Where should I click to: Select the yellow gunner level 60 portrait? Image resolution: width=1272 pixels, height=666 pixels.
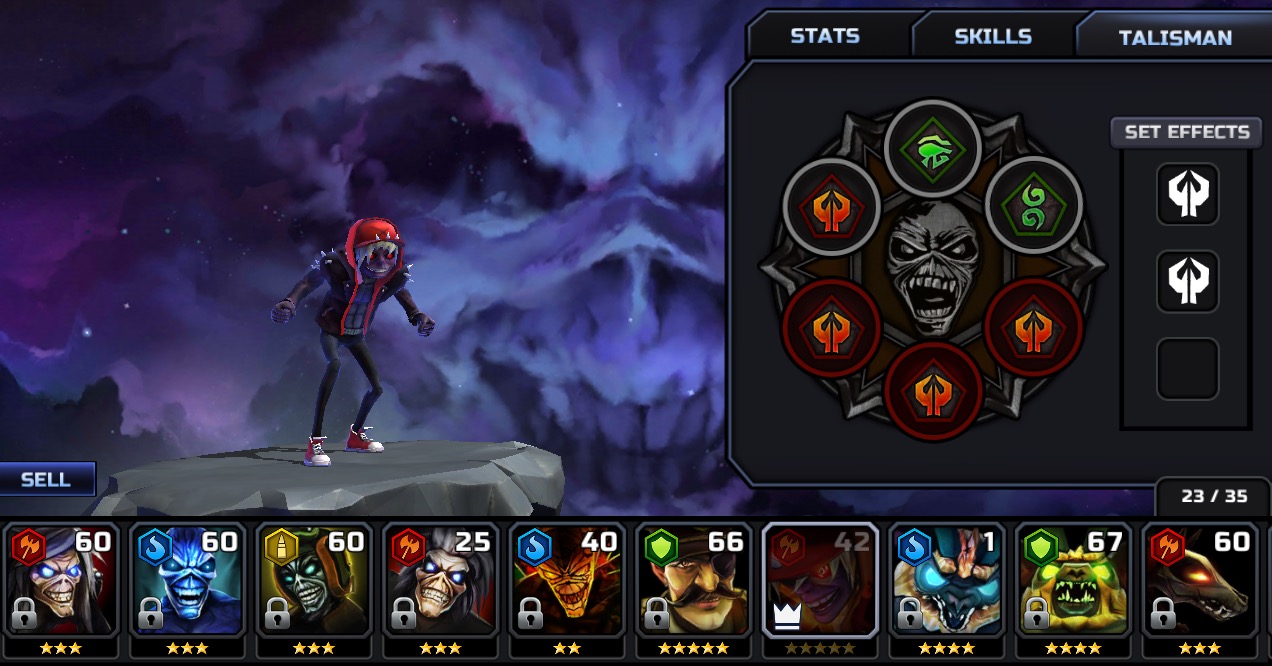pyautogui.click(x=314, y=581)
